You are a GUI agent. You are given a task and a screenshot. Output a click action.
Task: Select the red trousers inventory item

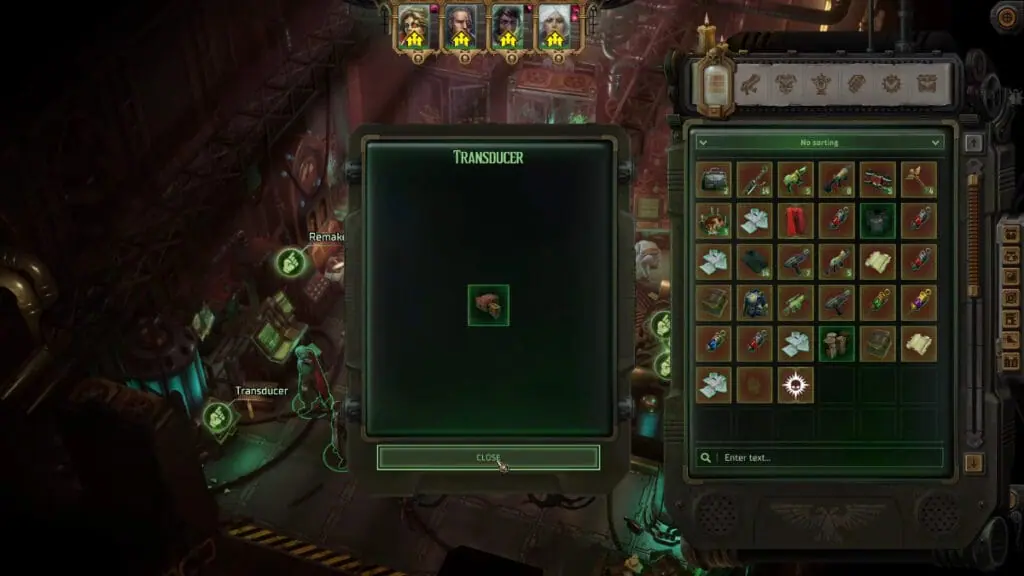[796, 221]
